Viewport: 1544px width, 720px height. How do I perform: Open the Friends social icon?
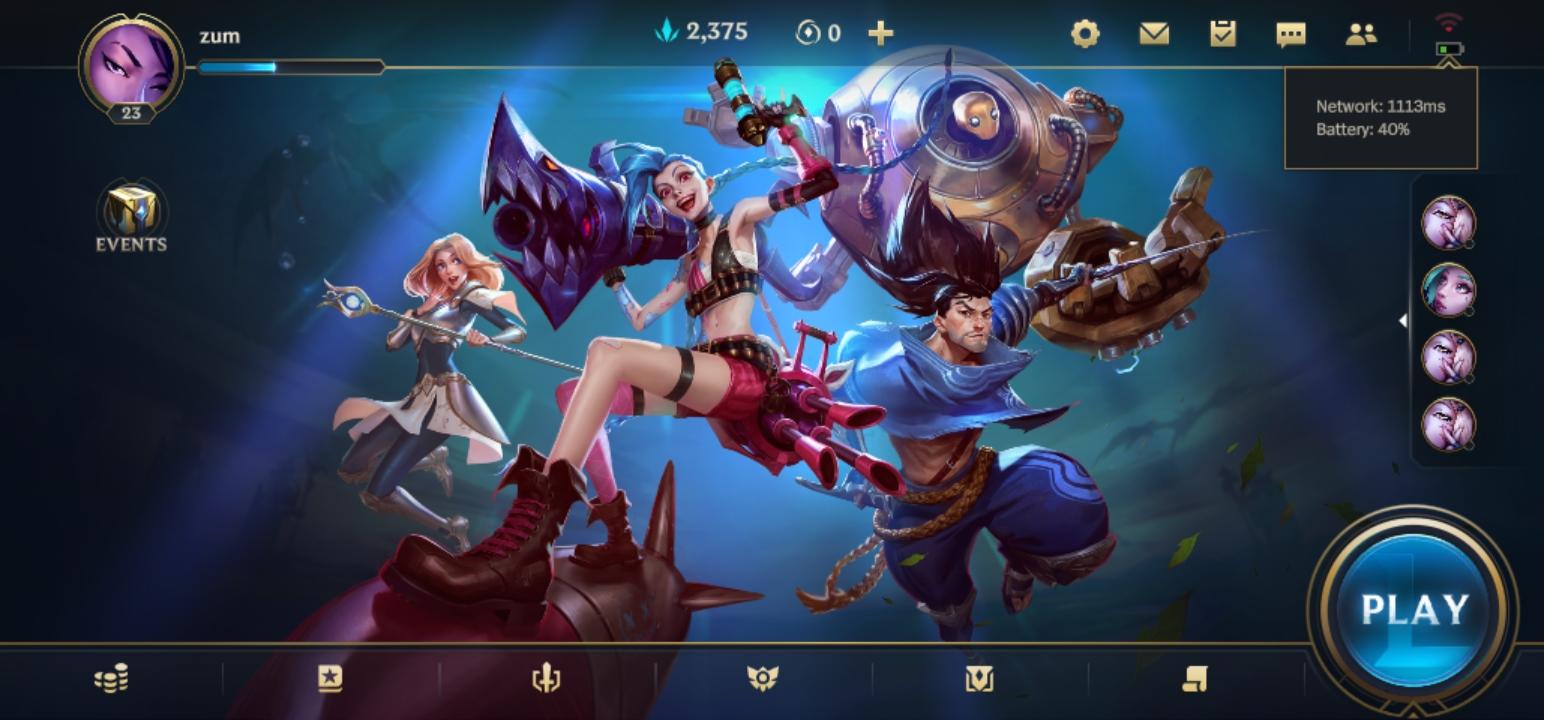[x=1361, y=33]
